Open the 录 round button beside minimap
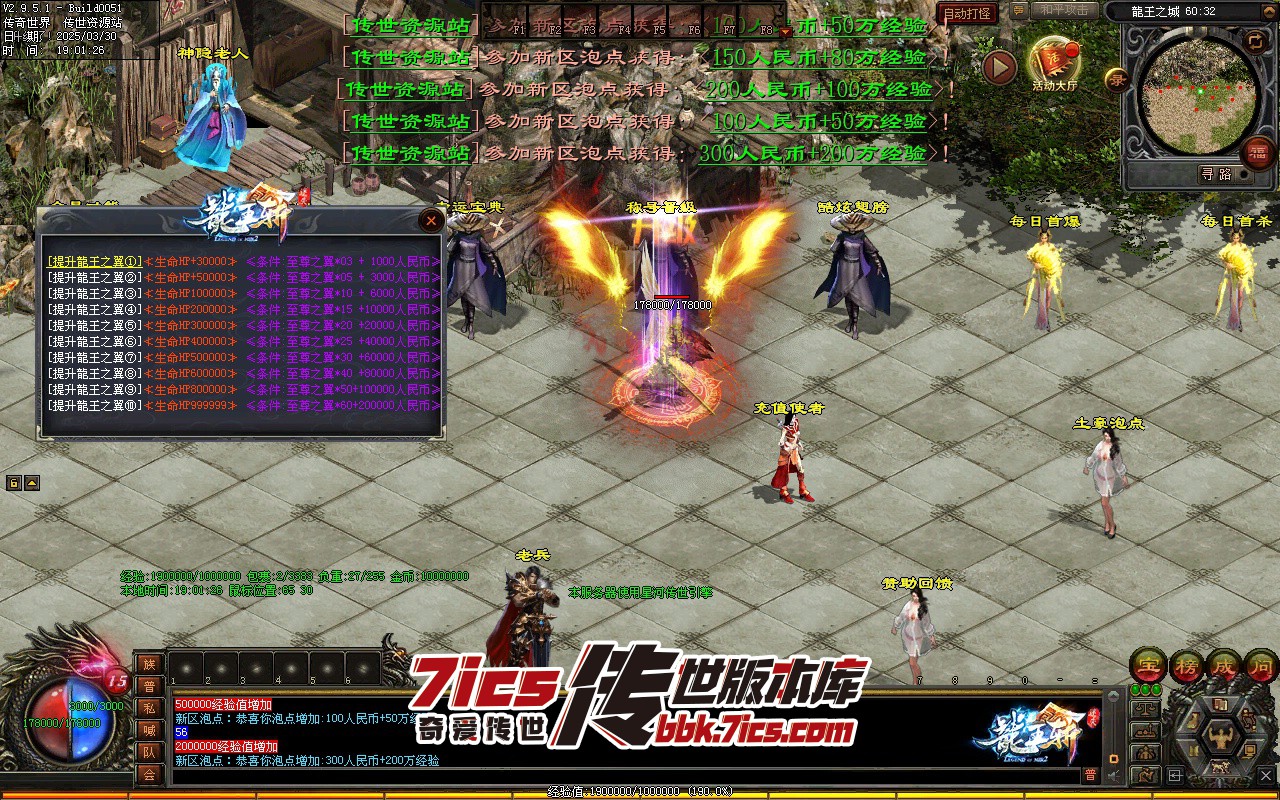The width and height of the screenshot is (1280, 800). [x=1116, y=78]
